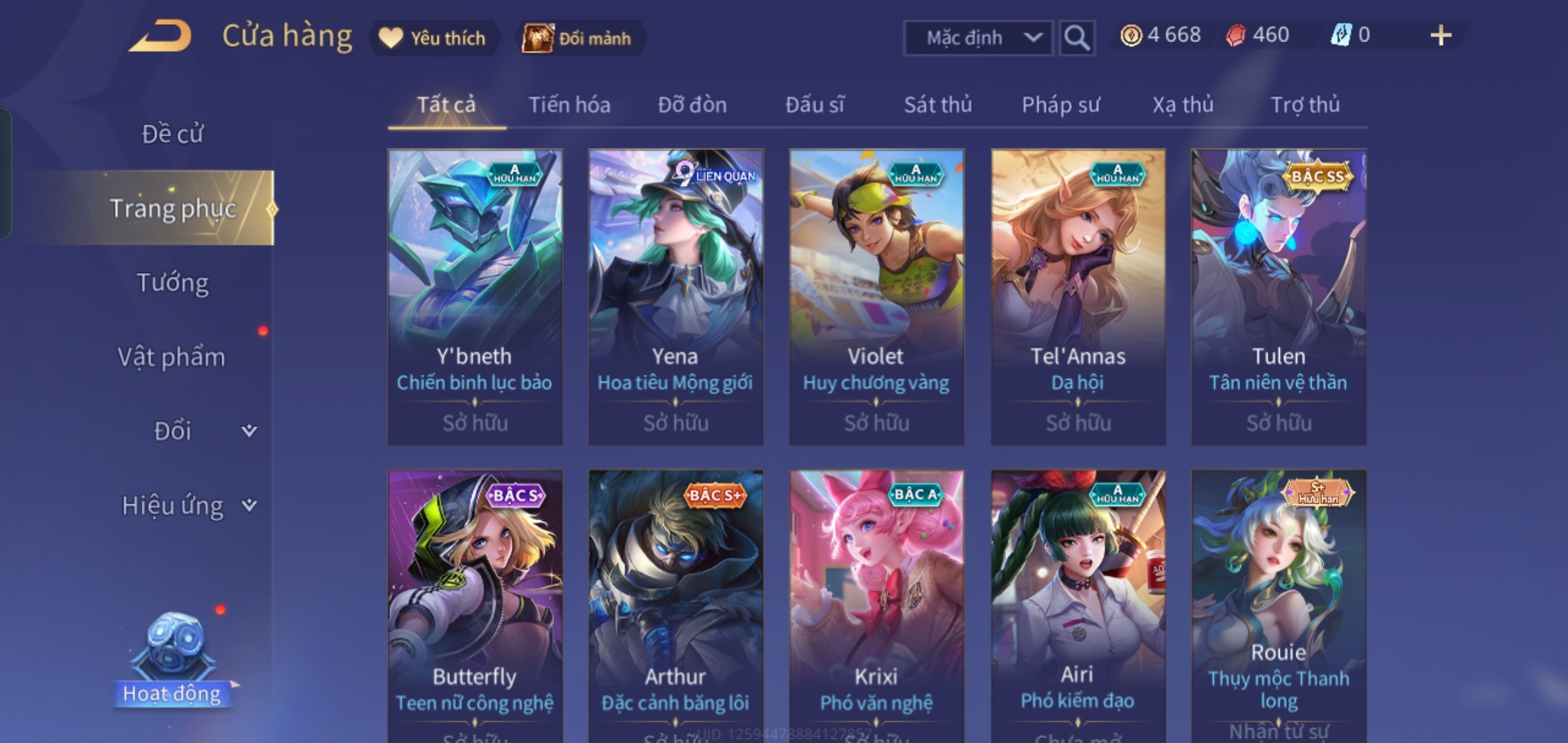Open the Yêu thích favorites list

pyautogui.click(x=433, y=38)
